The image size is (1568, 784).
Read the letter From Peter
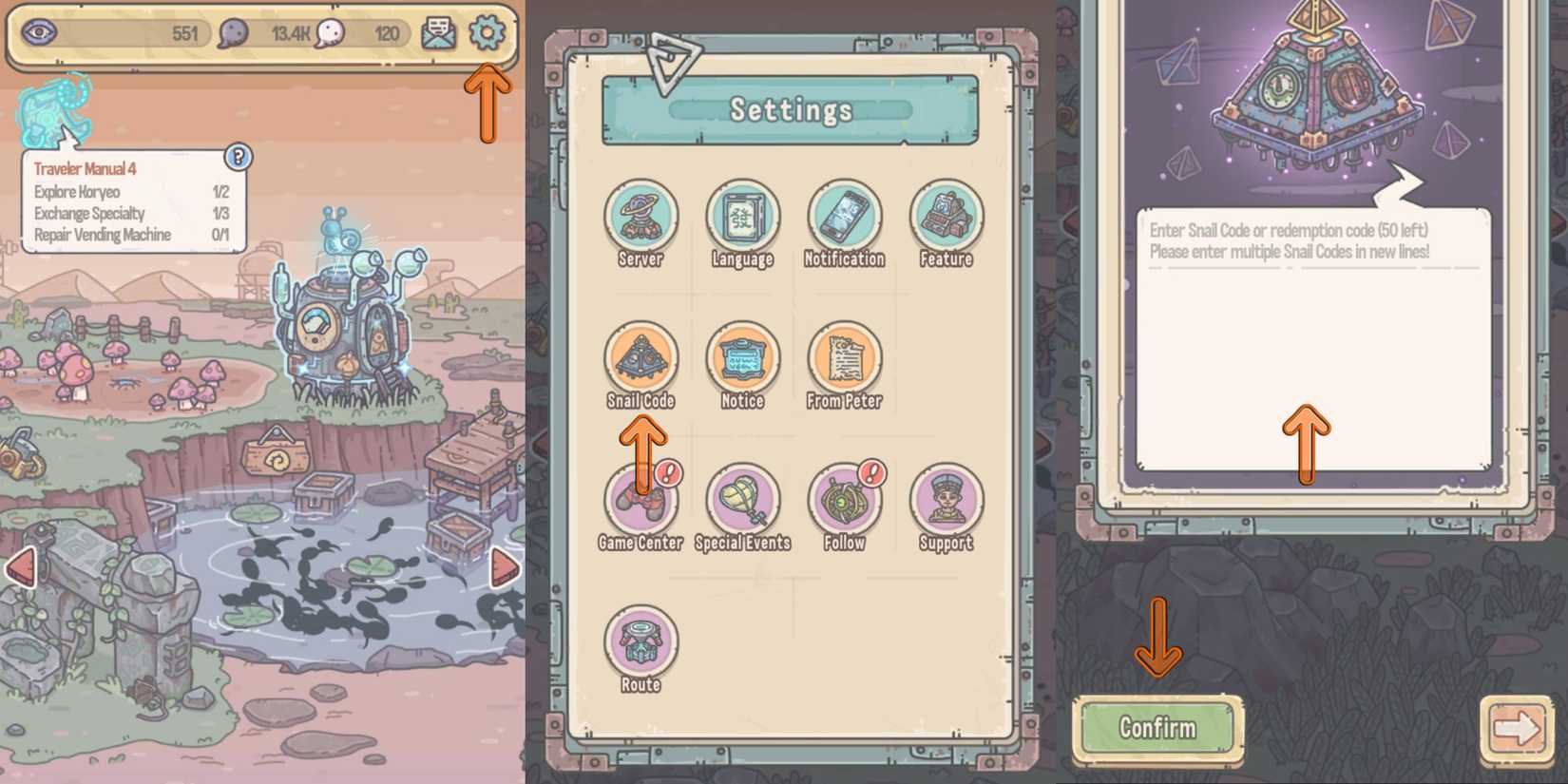845,361
